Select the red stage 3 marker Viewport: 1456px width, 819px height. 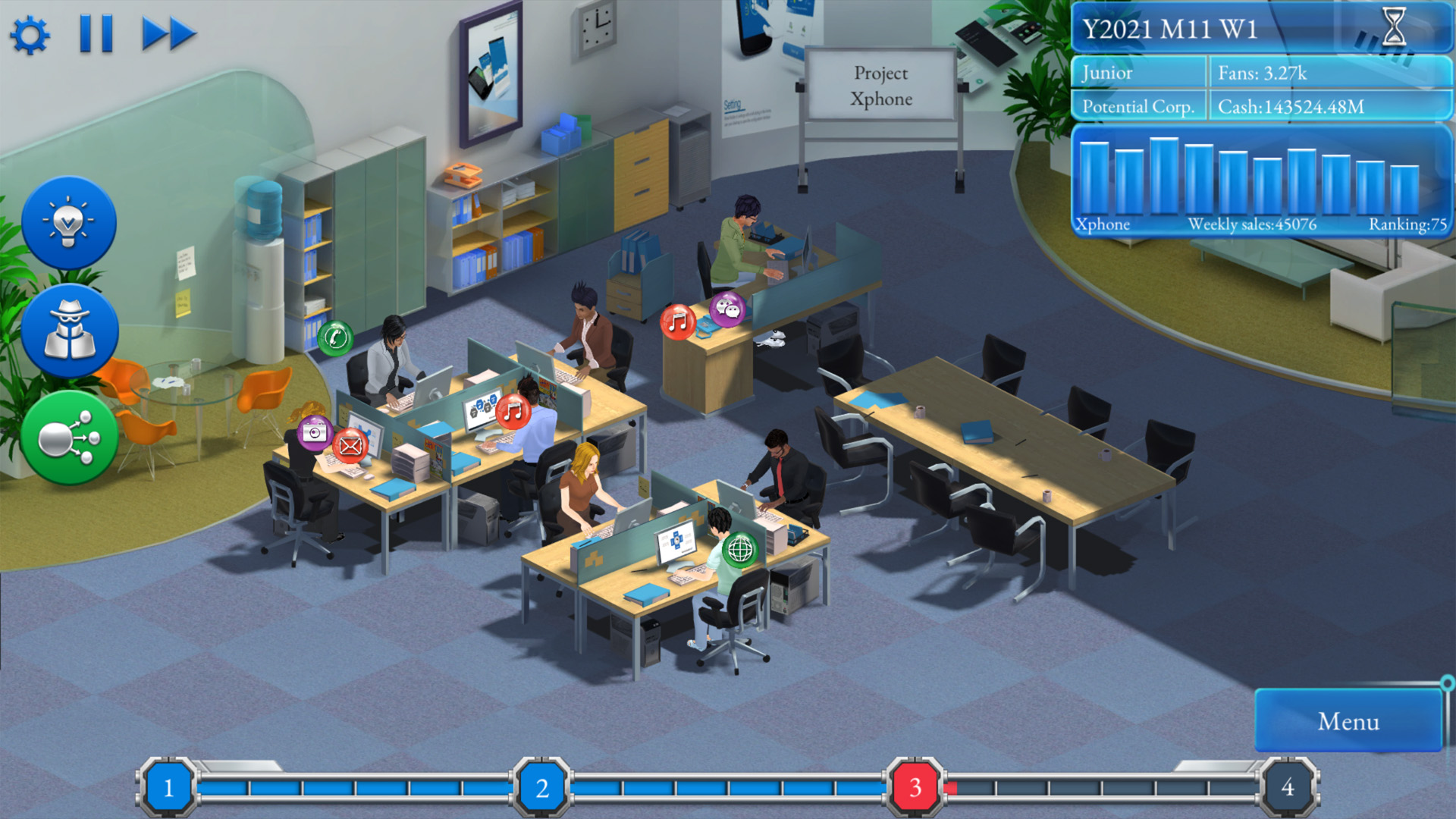(x=915, y=787)
